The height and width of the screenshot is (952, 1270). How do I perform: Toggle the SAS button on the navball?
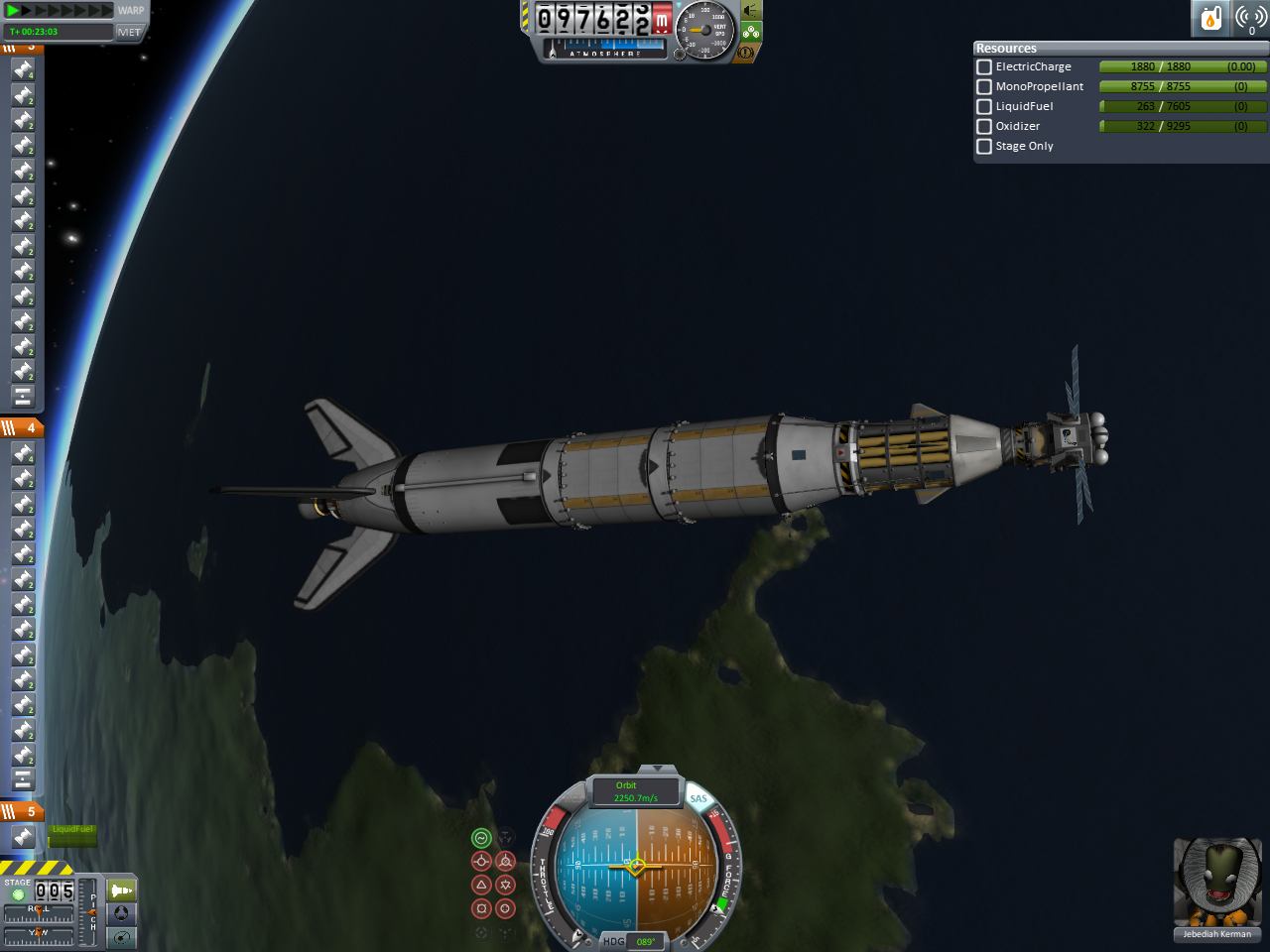698,799
